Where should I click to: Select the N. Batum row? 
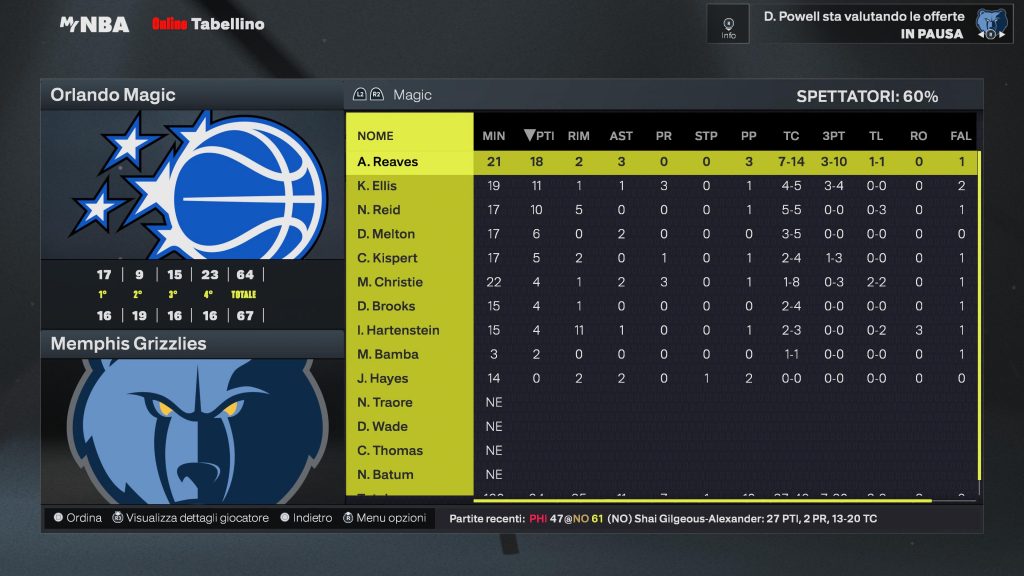pos(385,474)
